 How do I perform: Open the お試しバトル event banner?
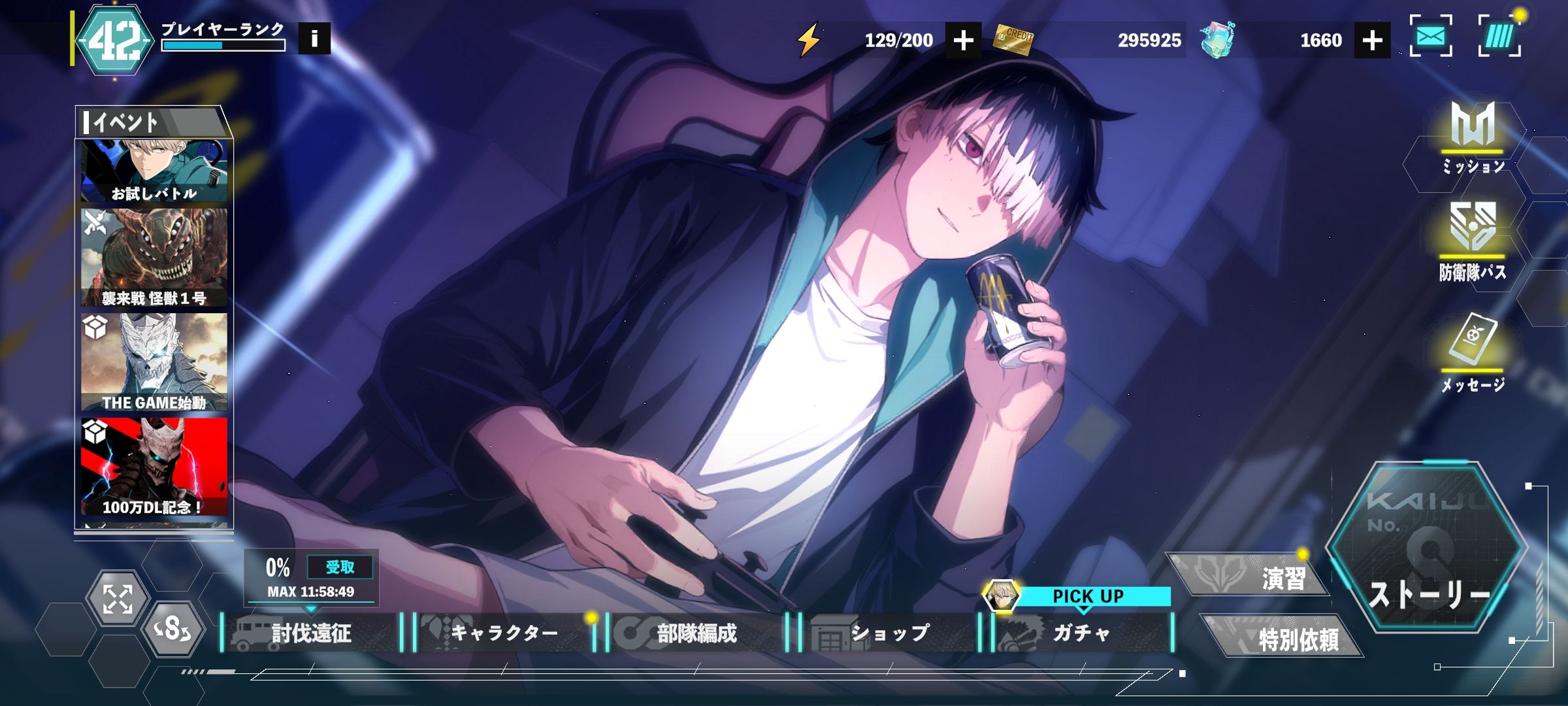click(154, 171)
